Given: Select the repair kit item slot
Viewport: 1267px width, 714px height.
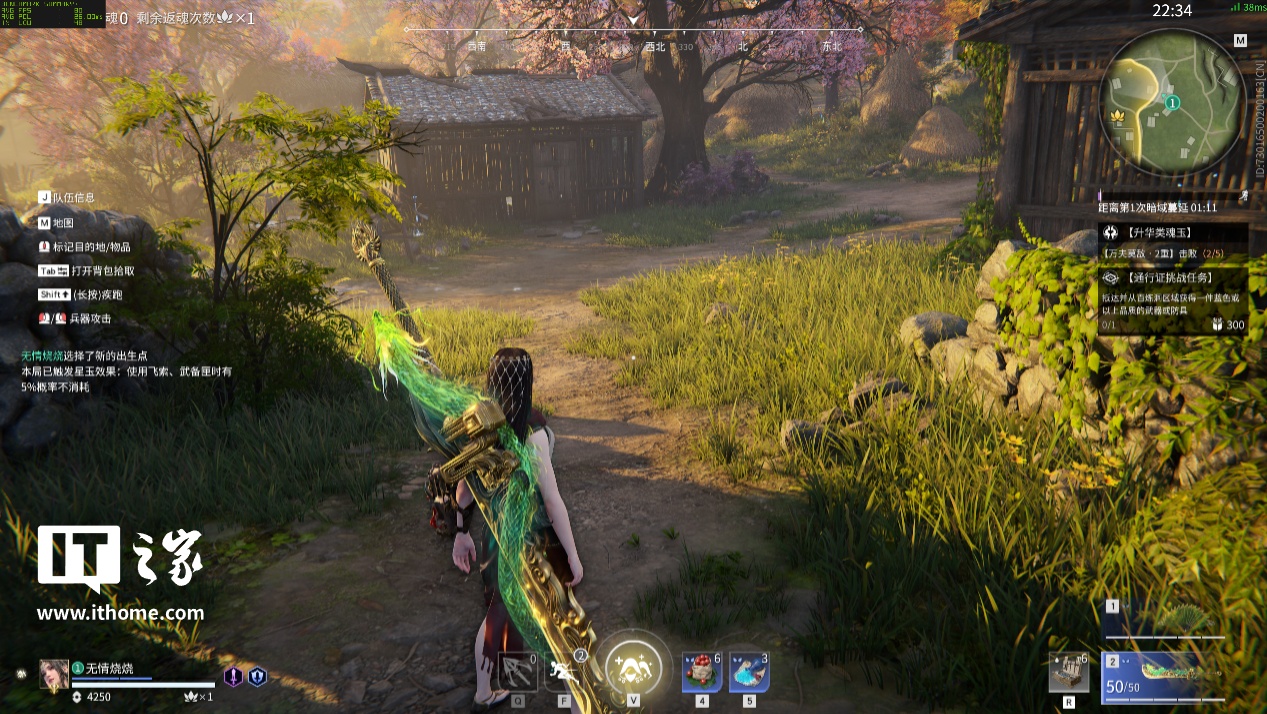Looking at the screenshot, I should [1068, 672].
